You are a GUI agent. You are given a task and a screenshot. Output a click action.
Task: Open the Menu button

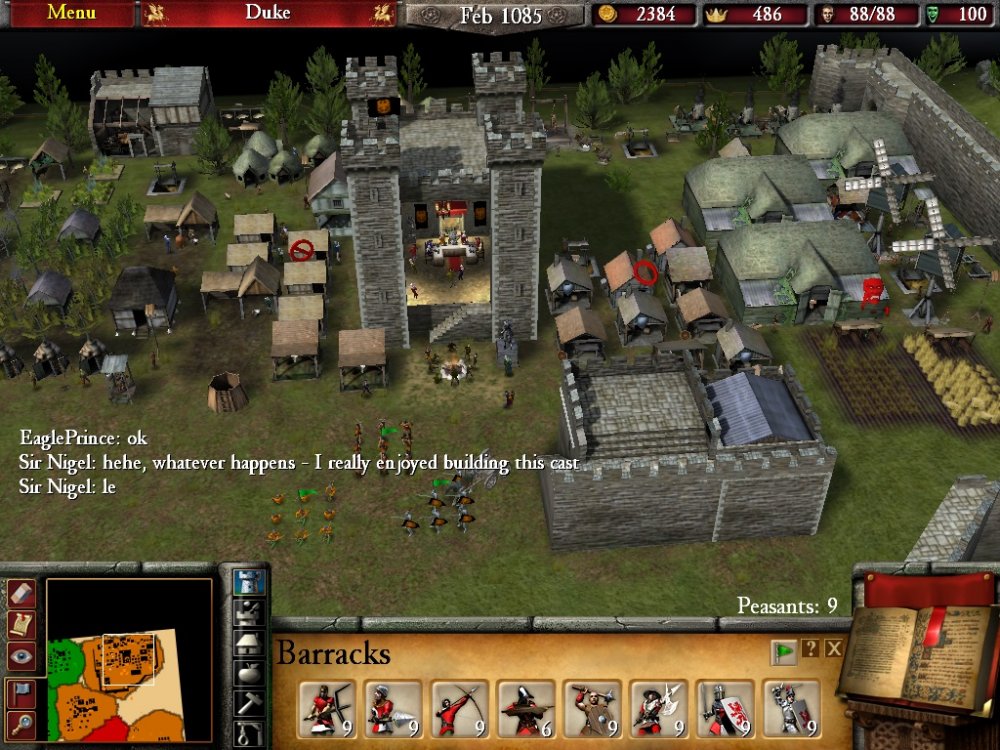pos(71,13)
